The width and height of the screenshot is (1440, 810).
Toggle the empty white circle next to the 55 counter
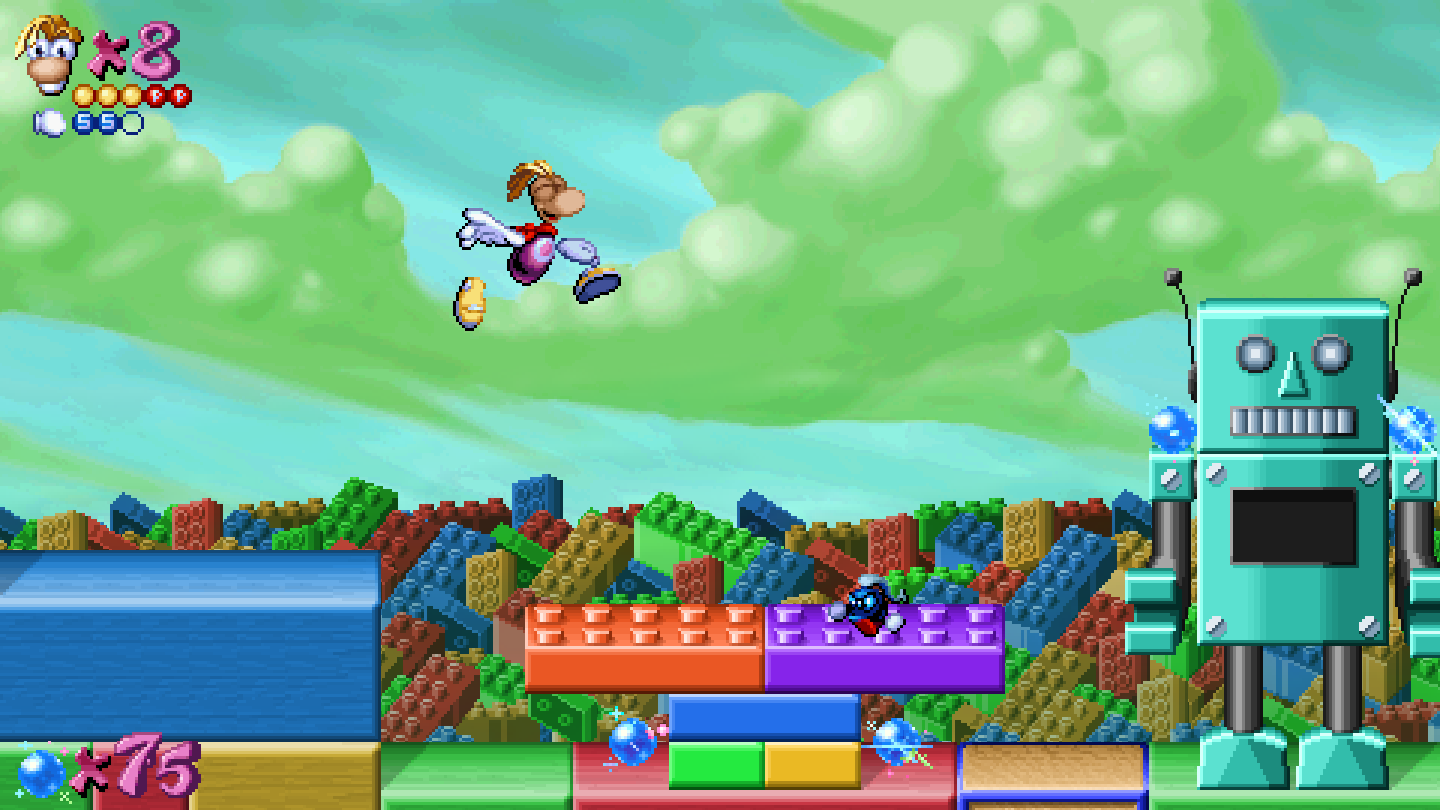[x=131, y=122]
